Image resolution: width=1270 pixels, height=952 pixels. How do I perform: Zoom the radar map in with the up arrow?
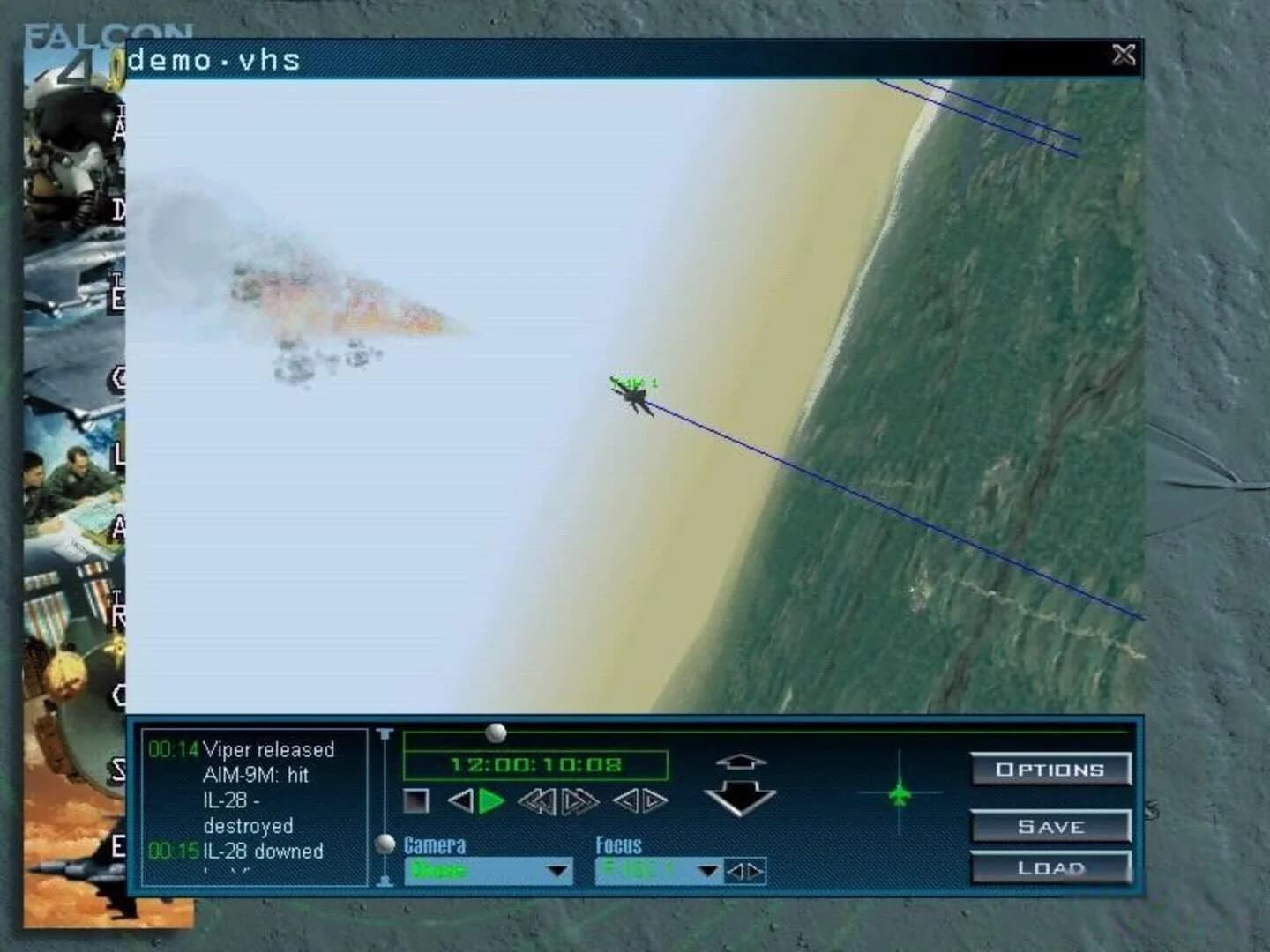coord(743,761)
